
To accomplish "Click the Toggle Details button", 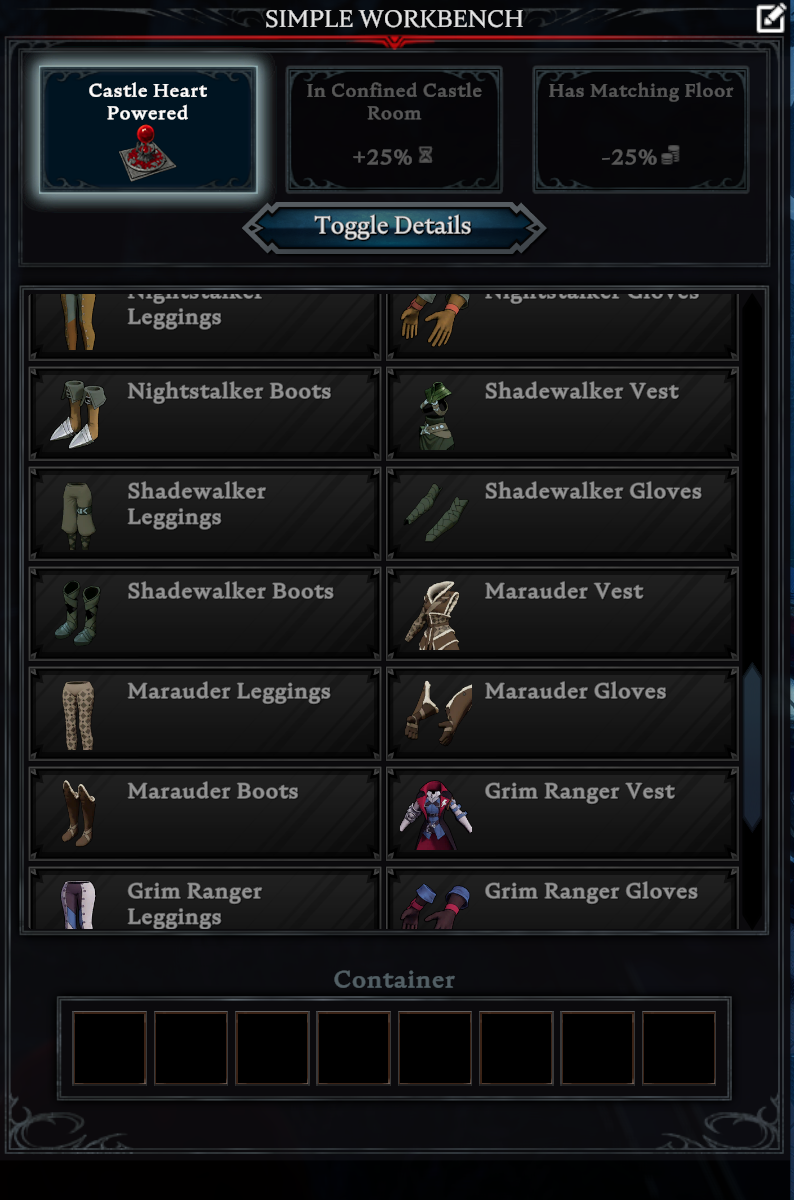I will pyautogui.click(x=393, y=227).
